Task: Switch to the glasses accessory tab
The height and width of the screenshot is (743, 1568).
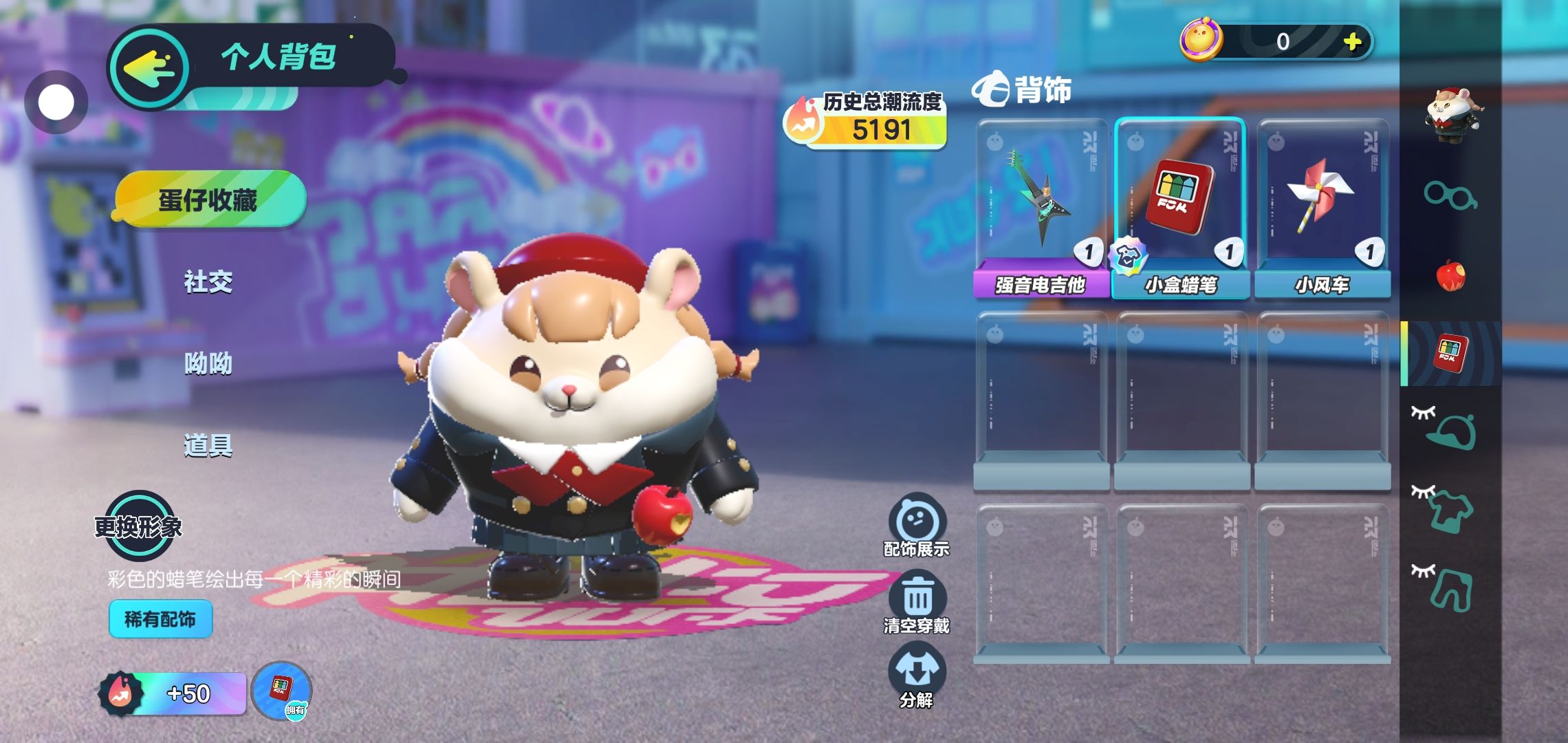Action: 1450,195
